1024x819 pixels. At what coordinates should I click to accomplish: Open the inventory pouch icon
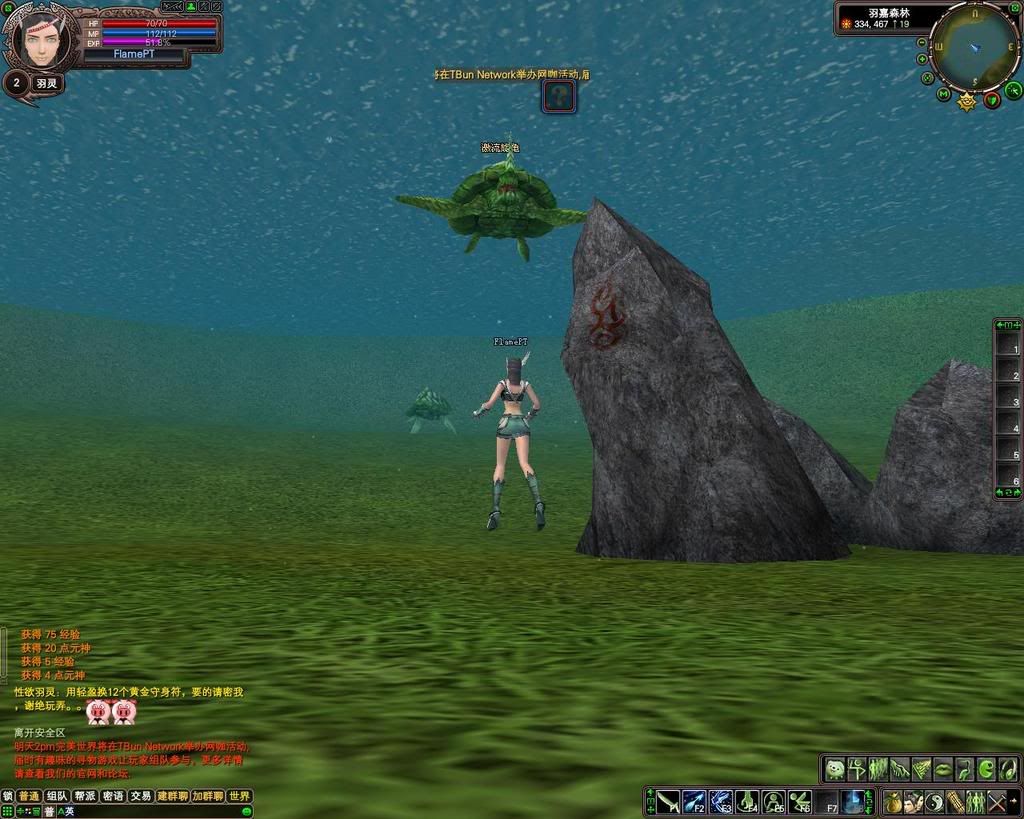click(892, 801)
